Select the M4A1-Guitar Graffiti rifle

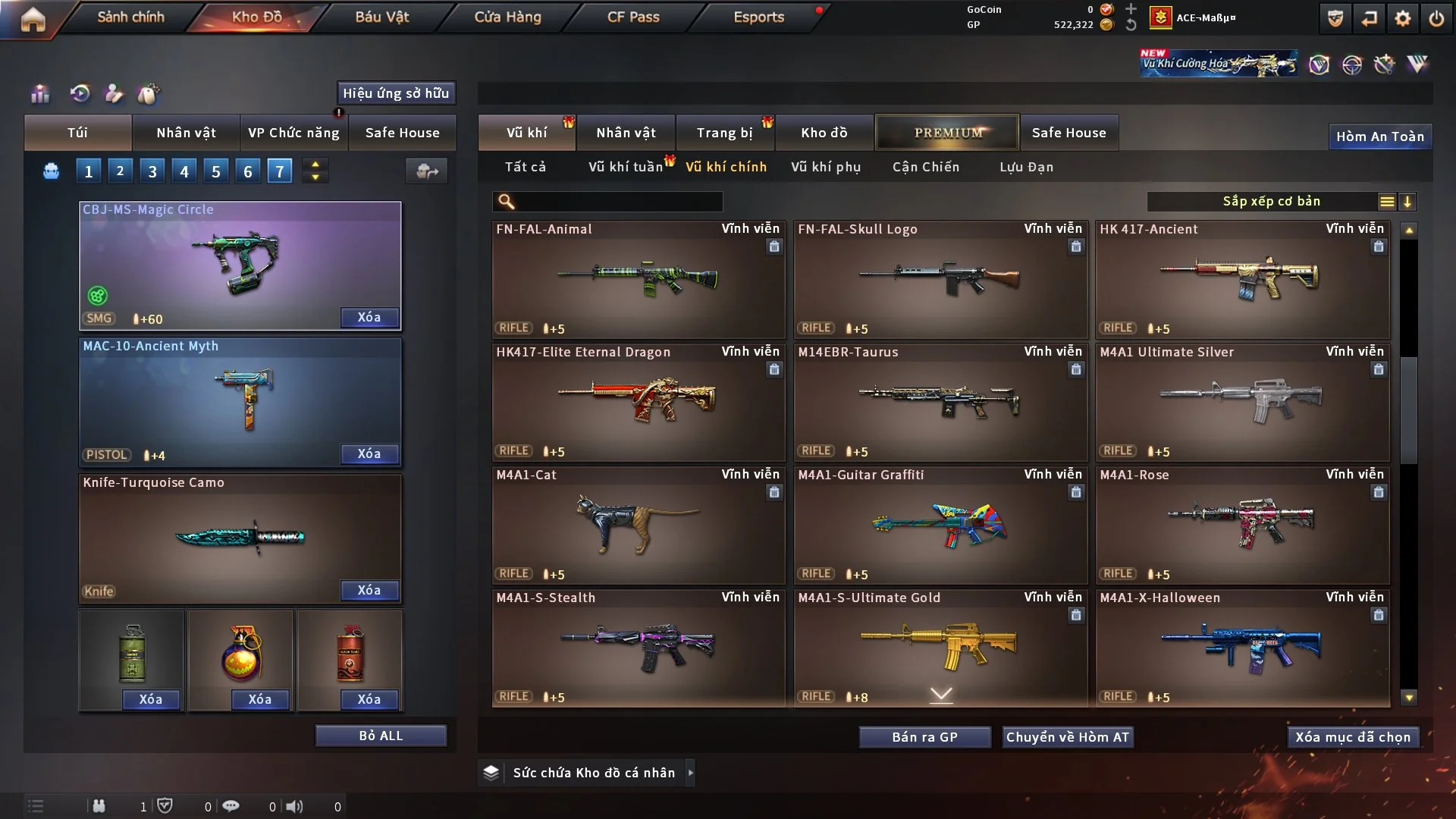point(940,525)
